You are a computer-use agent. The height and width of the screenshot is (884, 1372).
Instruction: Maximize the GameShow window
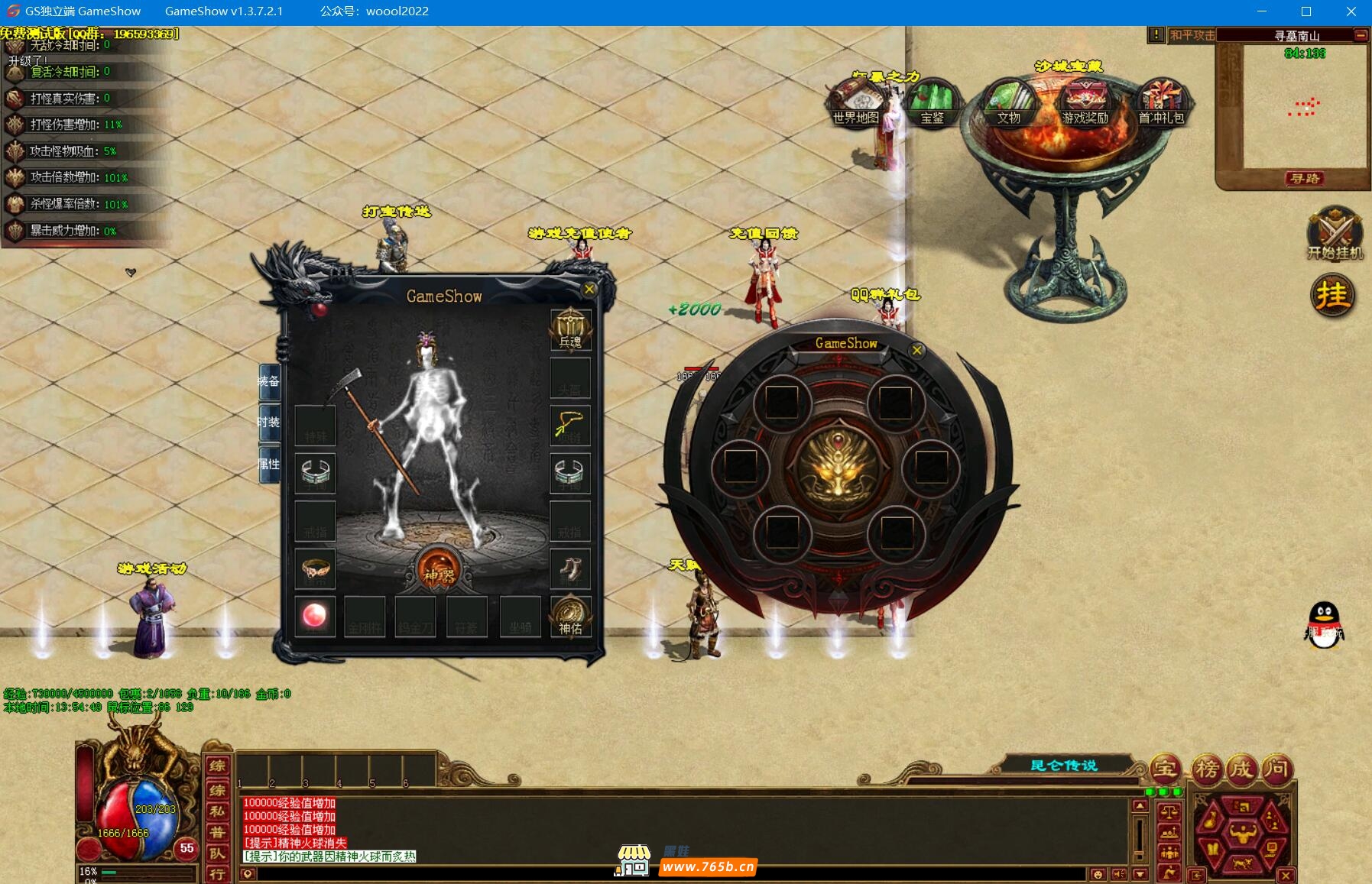1306,11
